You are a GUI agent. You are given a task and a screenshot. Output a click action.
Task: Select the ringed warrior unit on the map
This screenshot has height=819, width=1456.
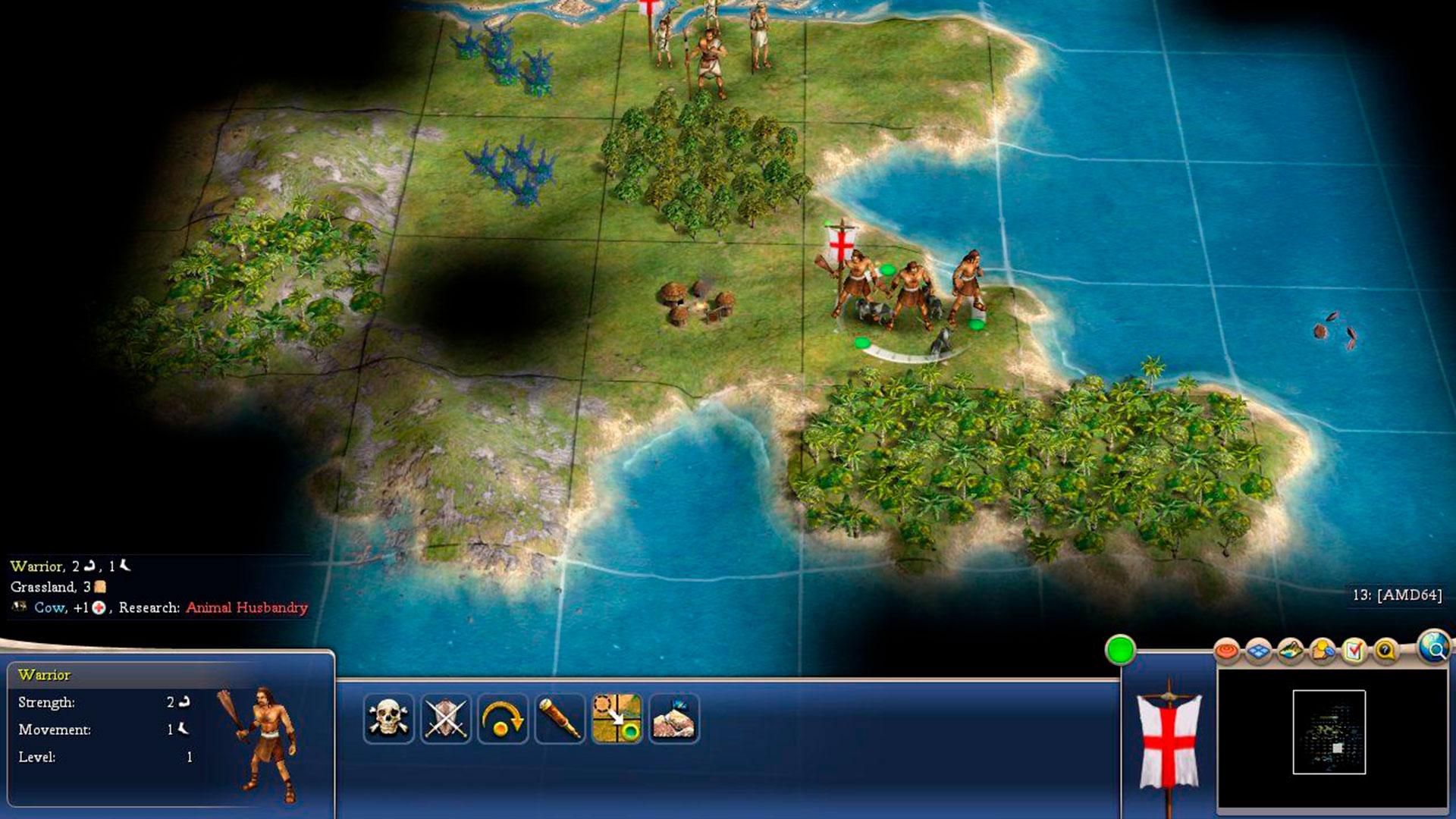910,296
